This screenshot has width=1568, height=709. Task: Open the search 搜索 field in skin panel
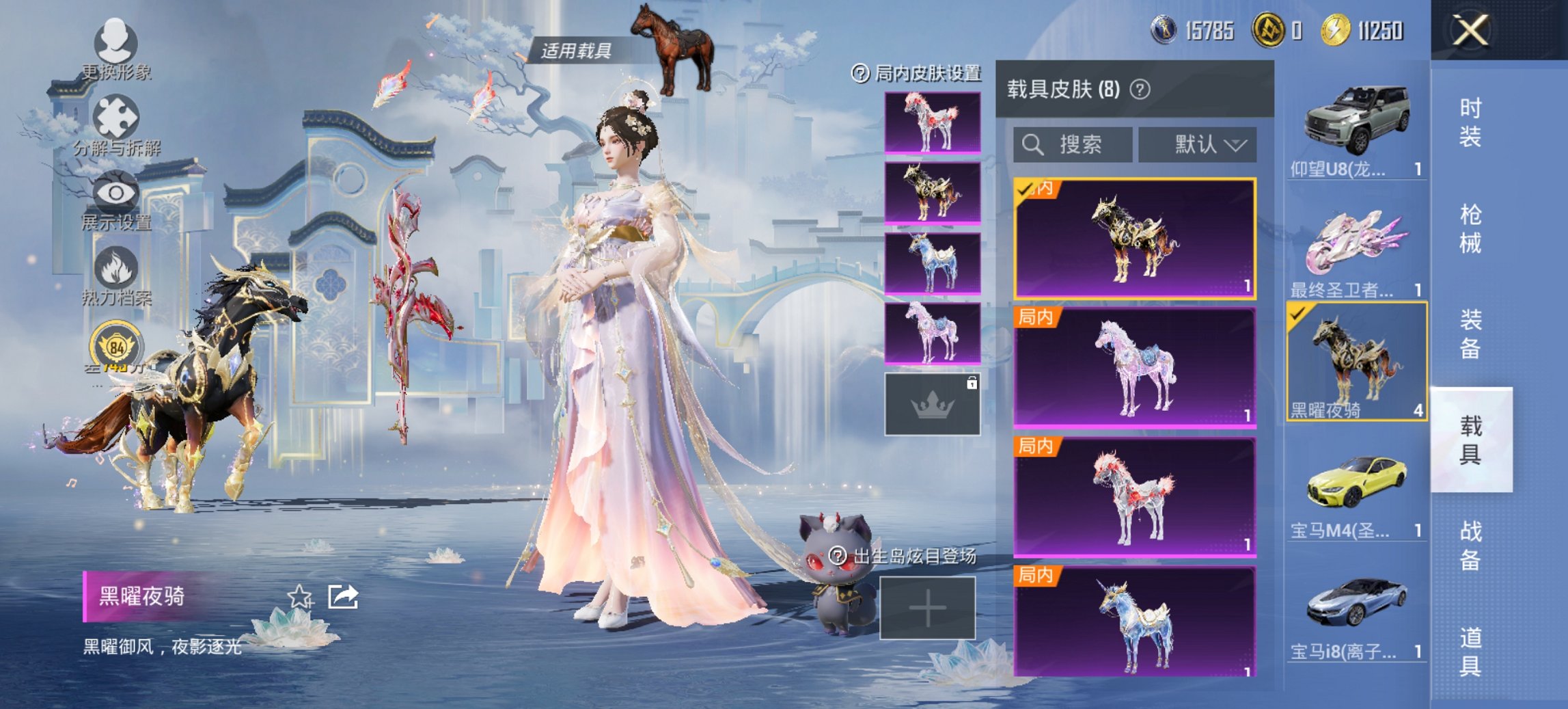(1073, 145)
